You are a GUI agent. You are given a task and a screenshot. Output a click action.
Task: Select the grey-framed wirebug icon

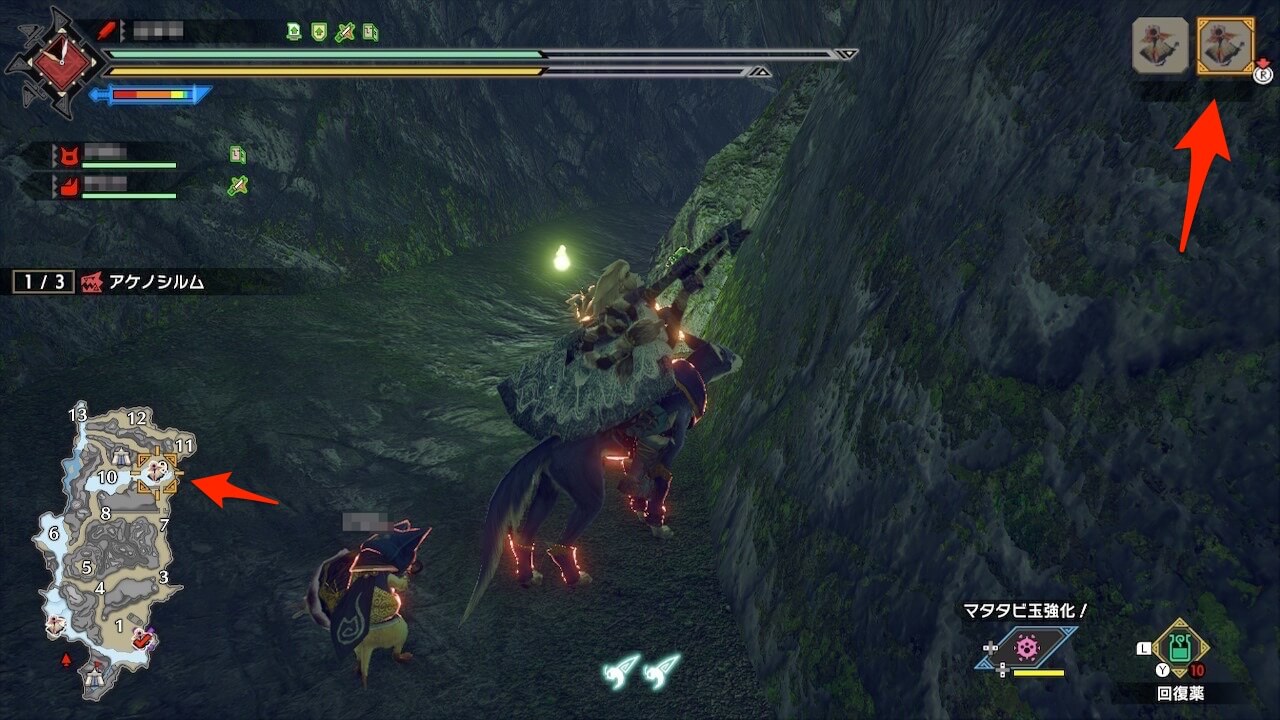(1160, 45)
